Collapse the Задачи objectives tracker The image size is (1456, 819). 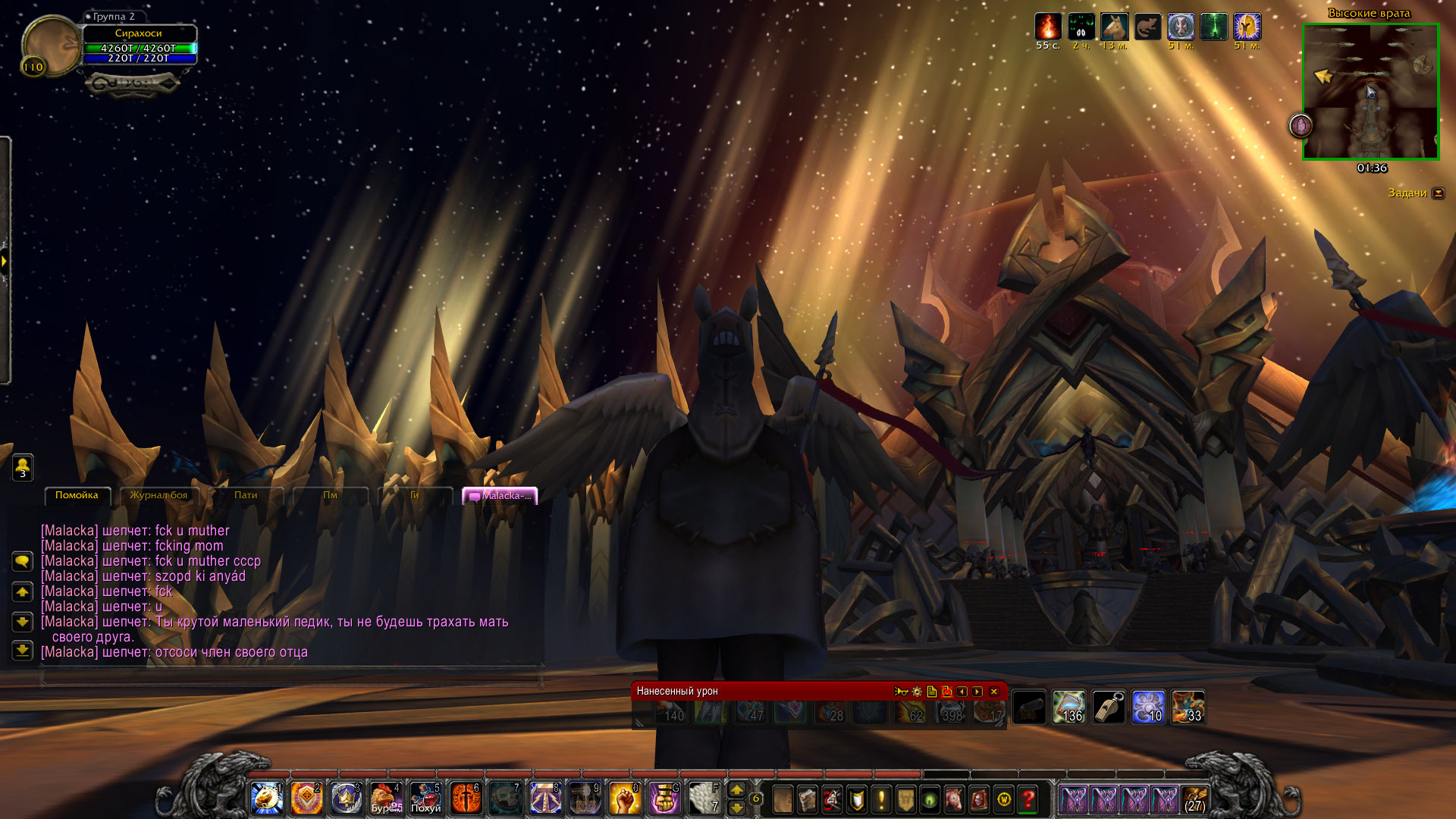coord(1439,193)
